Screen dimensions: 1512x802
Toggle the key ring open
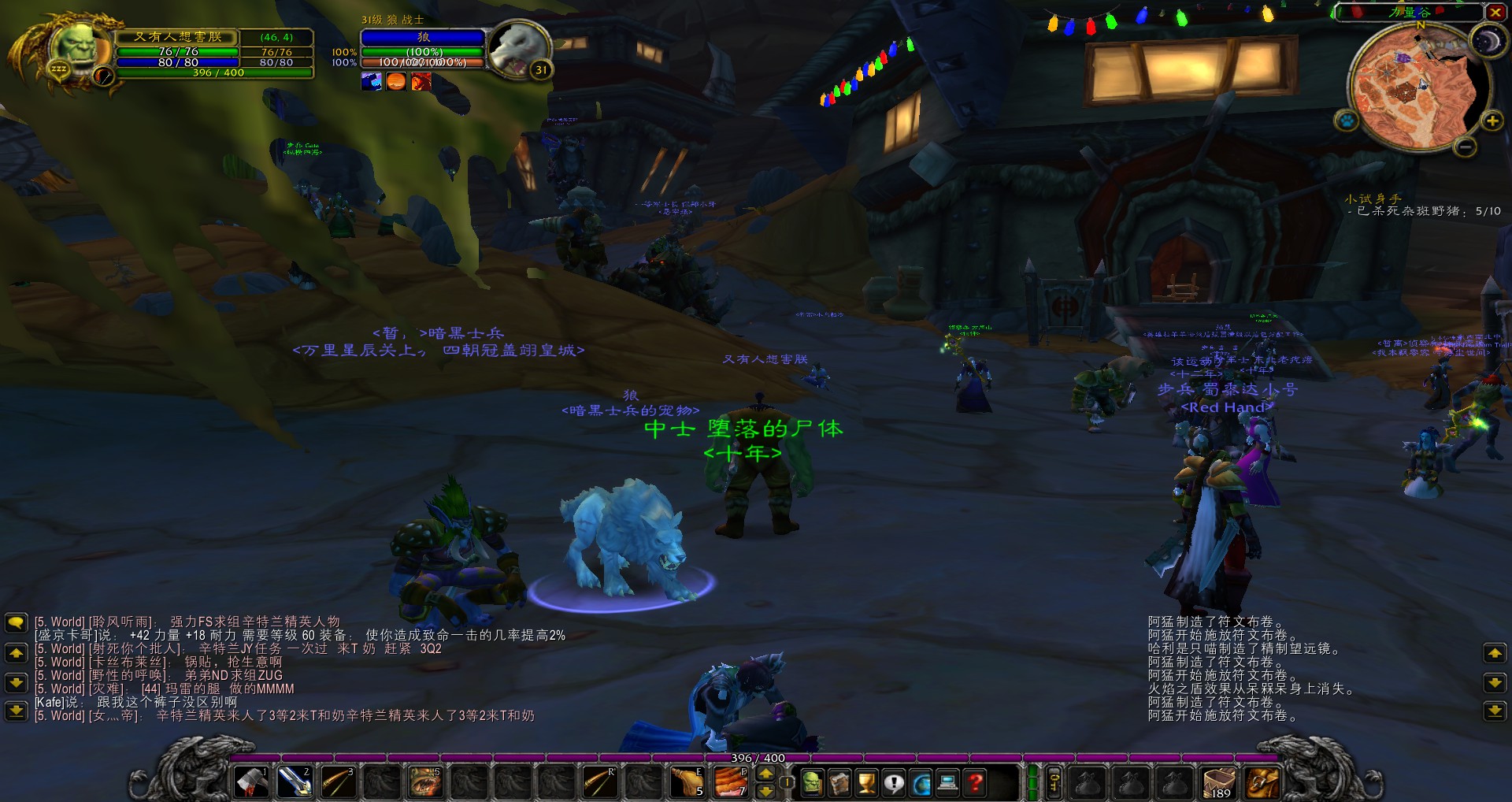pos(1054,783)
